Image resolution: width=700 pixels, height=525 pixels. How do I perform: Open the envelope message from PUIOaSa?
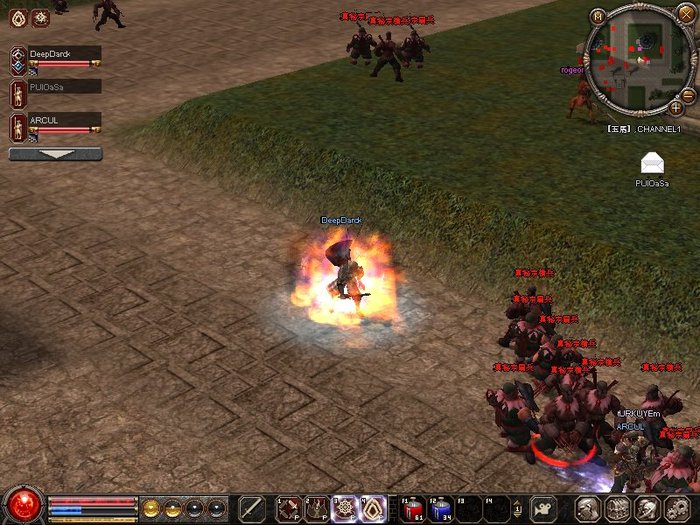click(652, 163)
